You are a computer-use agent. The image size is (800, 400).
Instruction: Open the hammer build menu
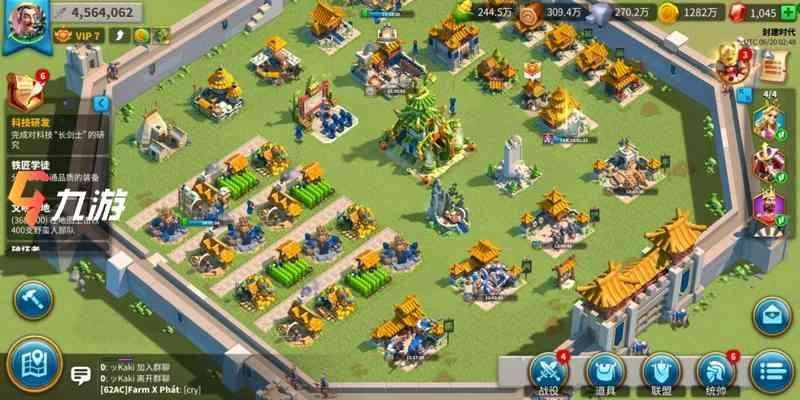32,299
